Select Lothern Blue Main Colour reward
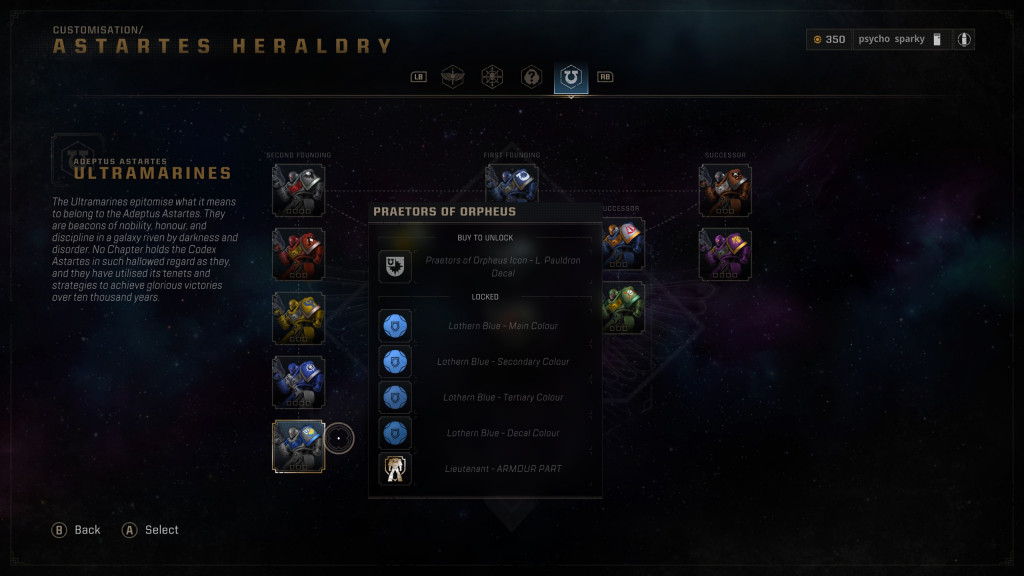The image size is (1024, 576). point(395,326)
